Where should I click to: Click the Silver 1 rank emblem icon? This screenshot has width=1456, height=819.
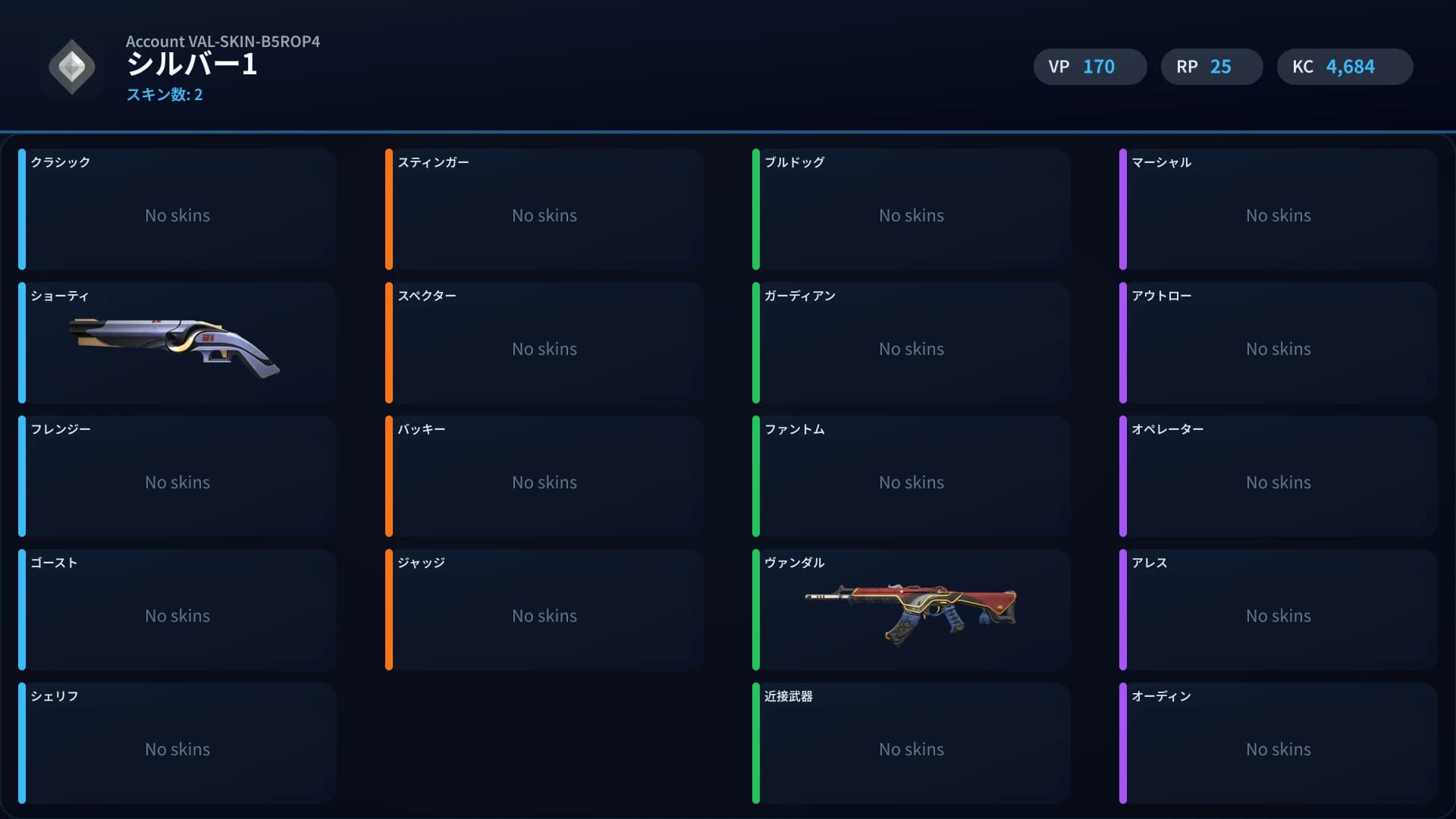[x=72, y=67]
